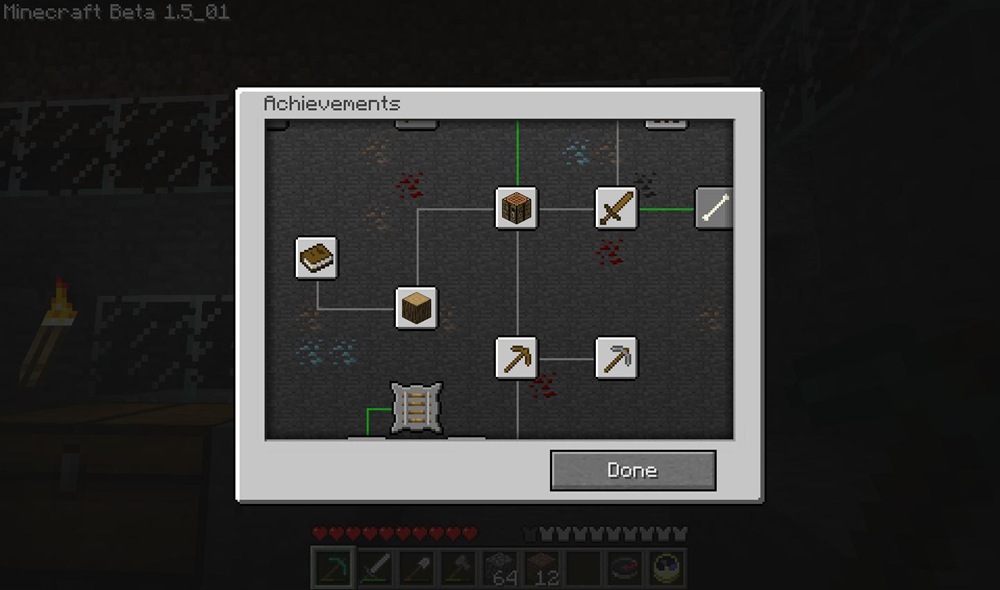The width and height of the screenshot is (1000, 590).
Task: Select the shovel in the hotbar
Action: click(x=416, y=568)
